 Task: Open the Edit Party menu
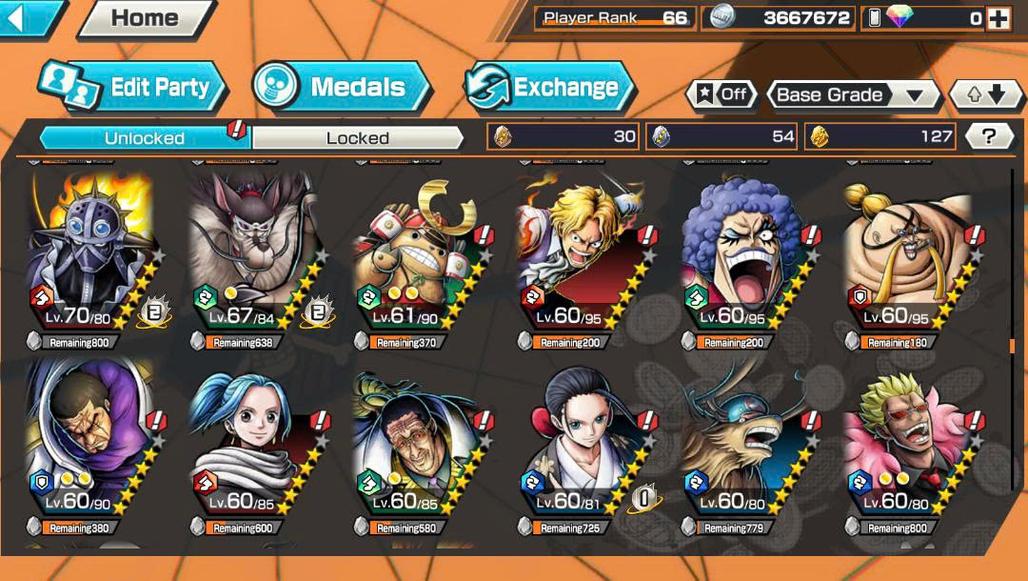coord(133,87)
